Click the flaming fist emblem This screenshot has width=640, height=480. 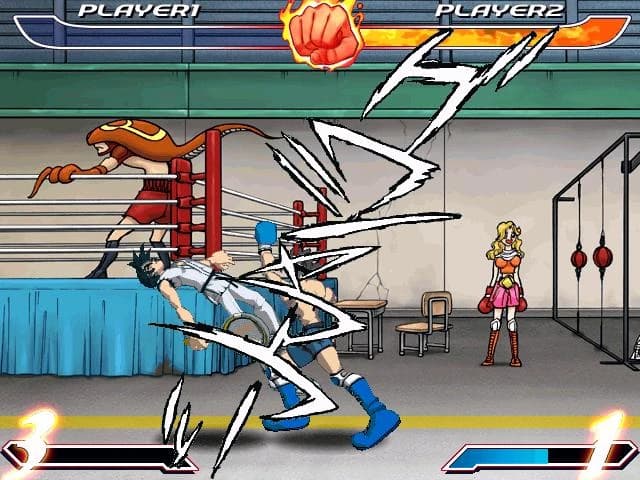pos(322,33)
